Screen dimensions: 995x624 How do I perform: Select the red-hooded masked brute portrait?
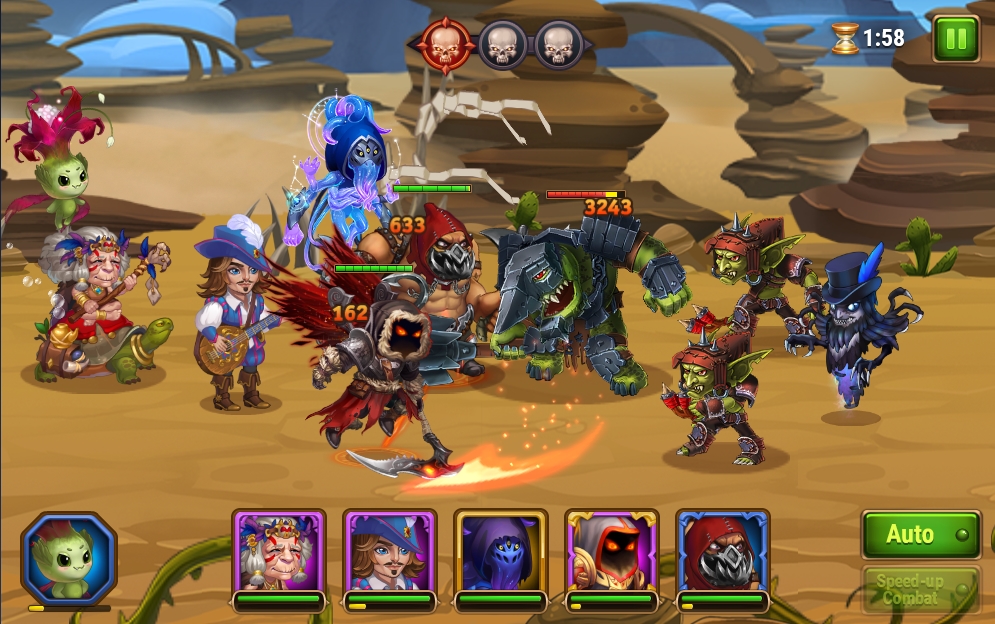pyautogui.click(x=723, y=552)
